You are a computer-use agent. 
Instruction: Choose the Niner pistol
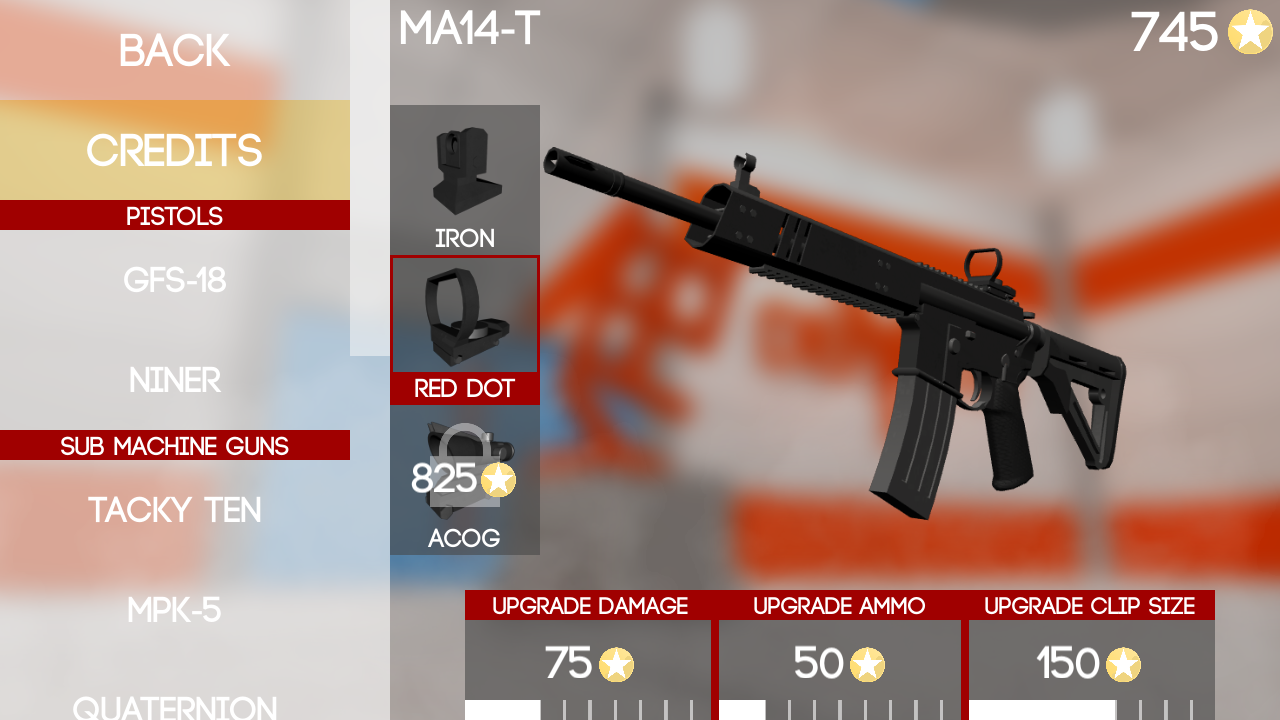(174, 381)
